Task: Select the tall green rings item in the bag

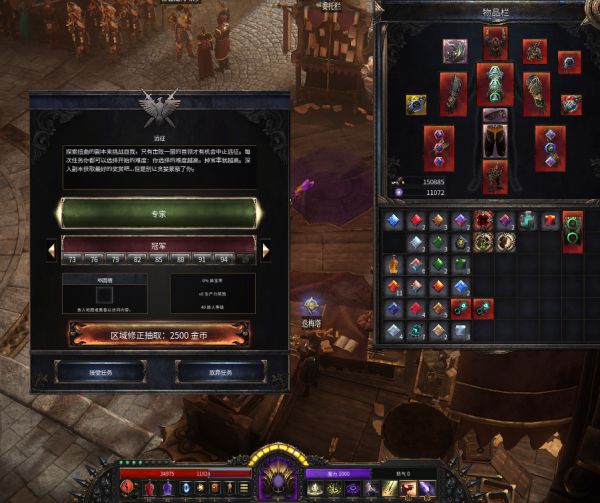Action: [572, 230]
